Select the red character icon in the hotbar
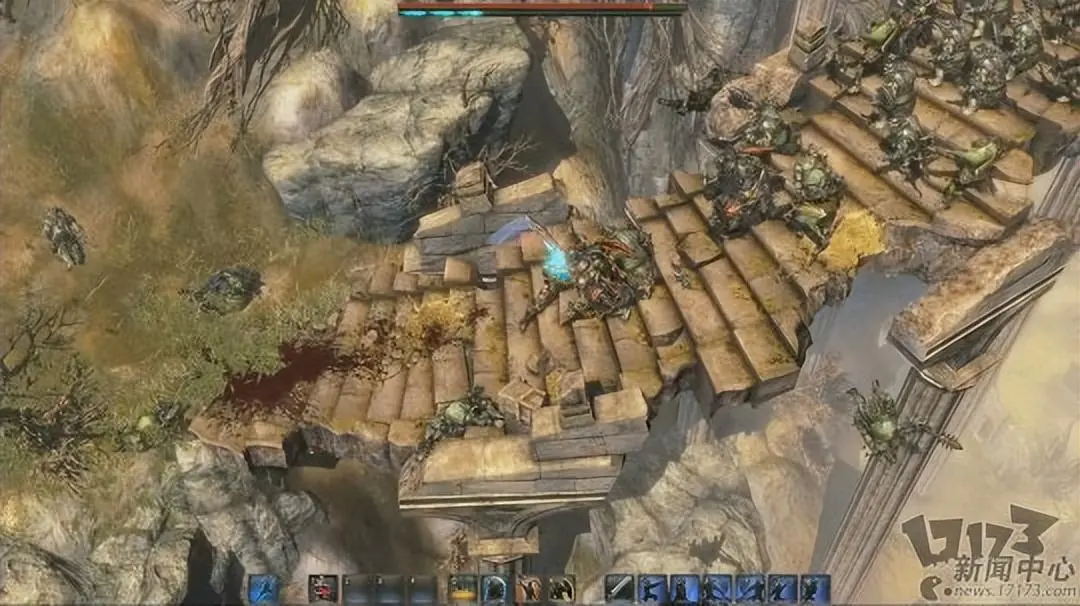 click(x=322, y=589)
